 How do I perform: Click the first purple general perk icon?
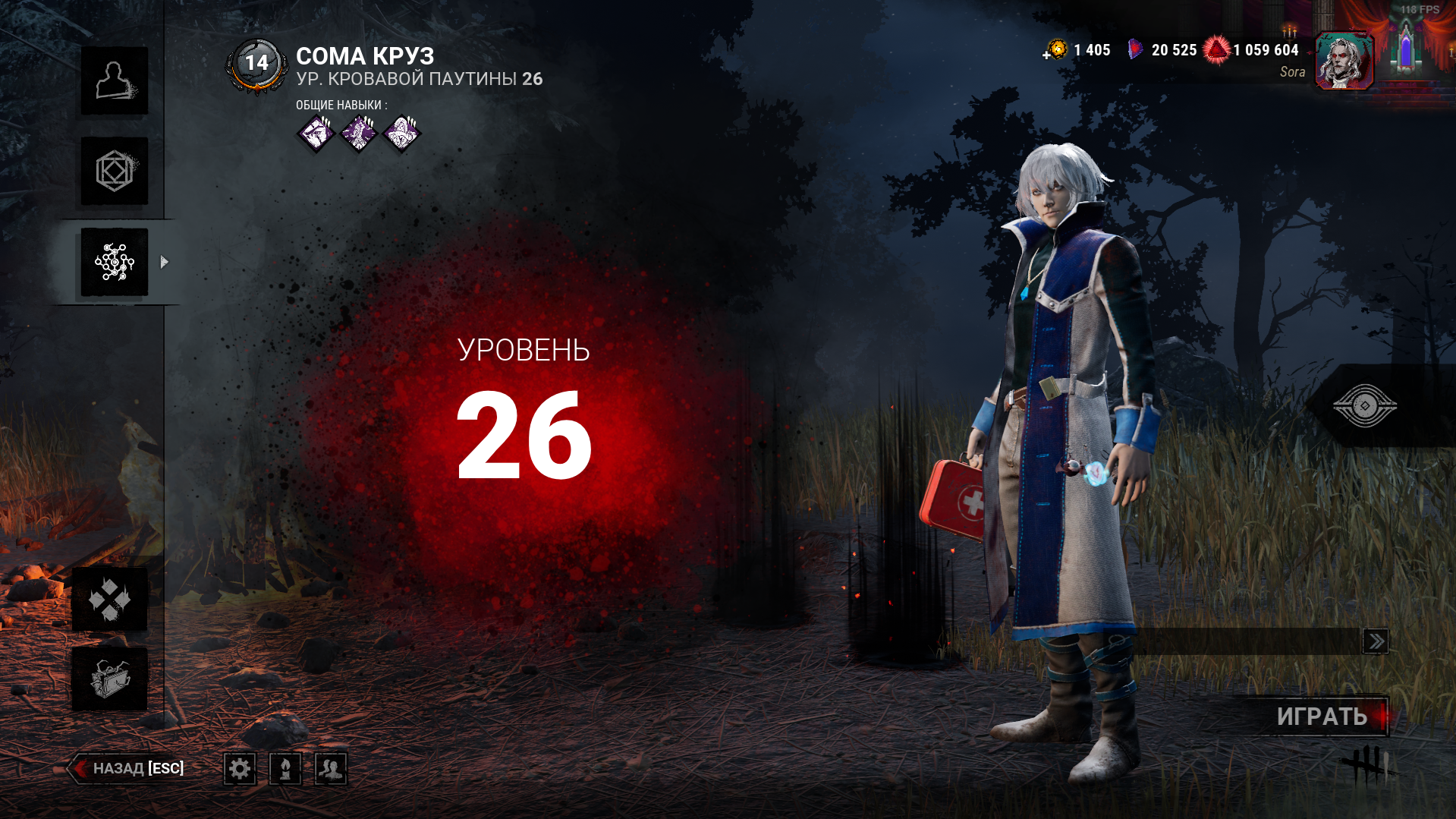click(x=315, y=133)
